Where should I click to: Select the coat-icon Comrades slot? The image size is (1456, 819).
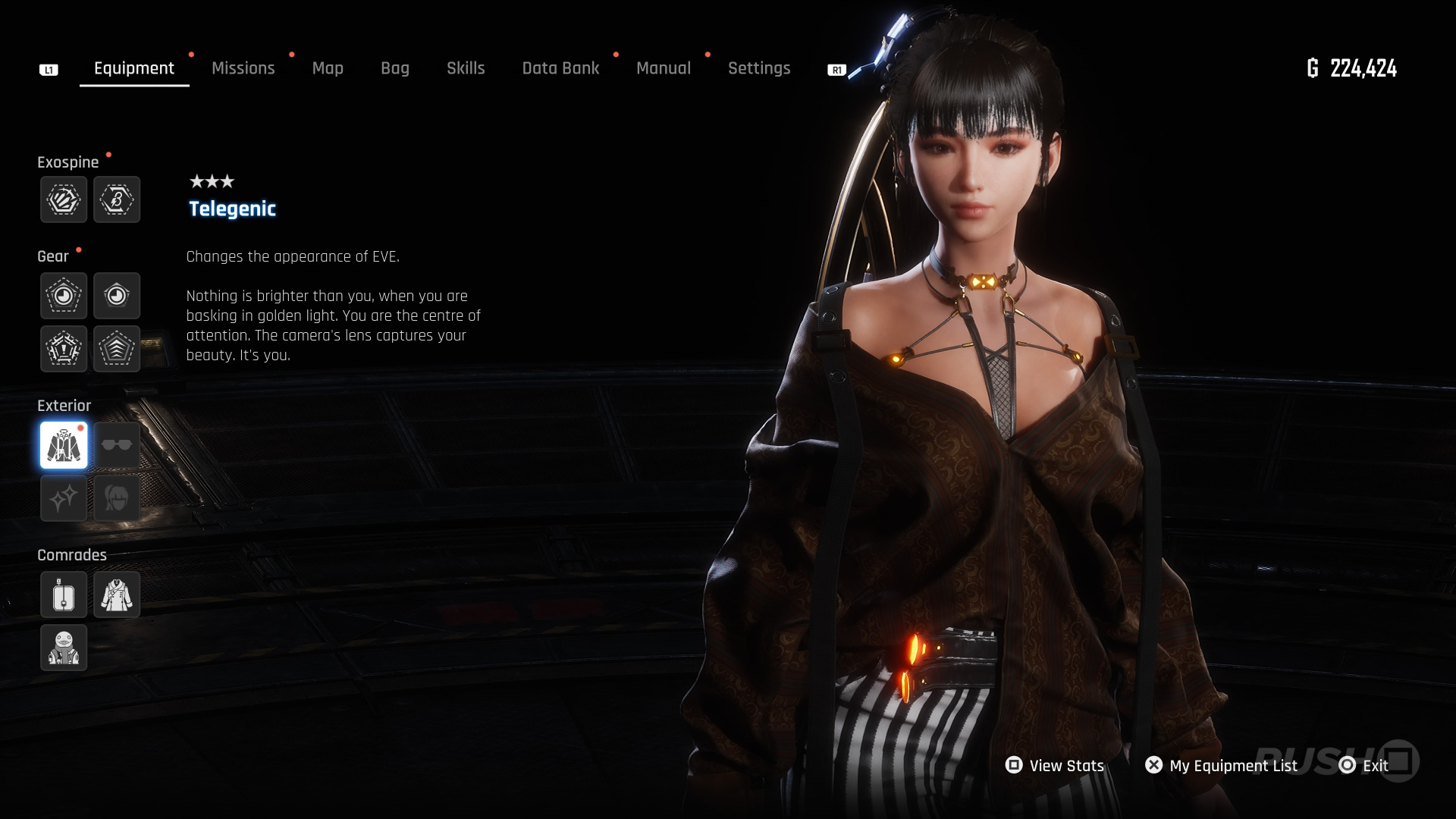[117, 595]
